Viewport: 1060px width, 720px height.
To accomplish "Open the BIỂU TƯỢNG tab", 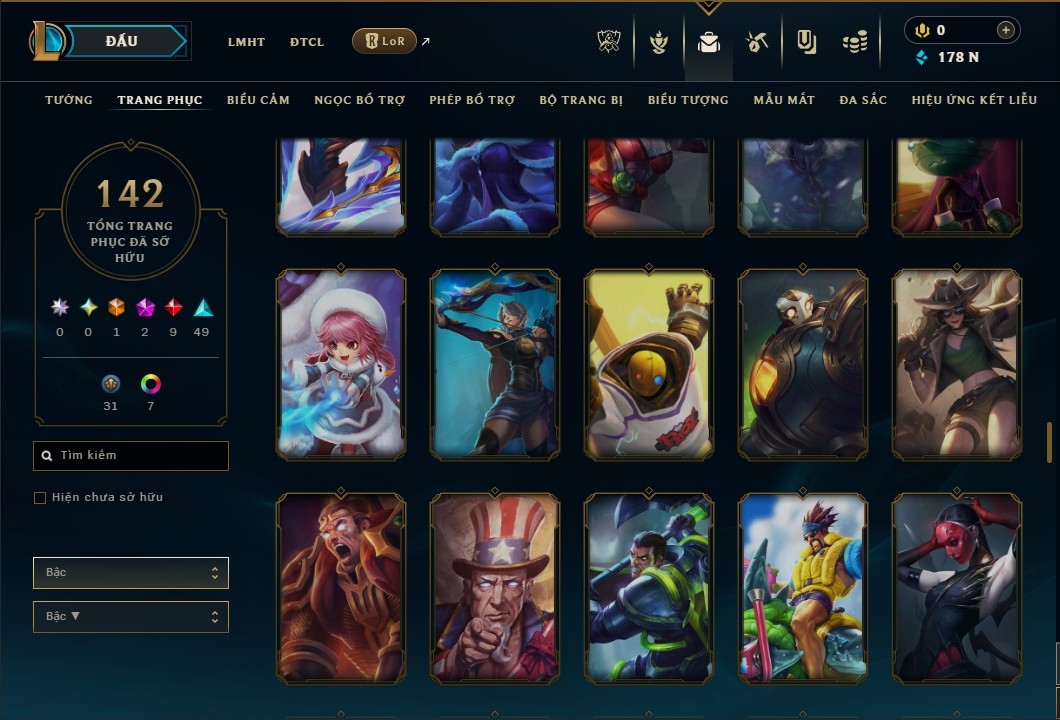I will pyautogui.click(x=688, y=100).
